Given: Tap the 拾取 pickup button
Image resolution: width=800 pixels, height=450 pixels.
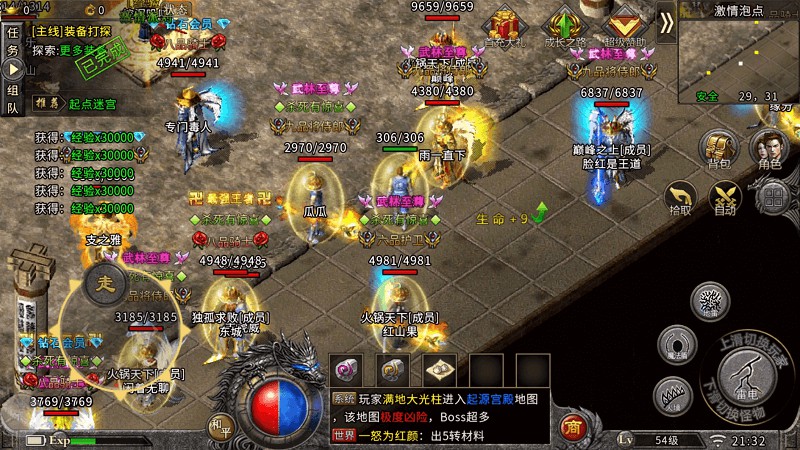Looking at the screenshot, I should click(680, 197).
